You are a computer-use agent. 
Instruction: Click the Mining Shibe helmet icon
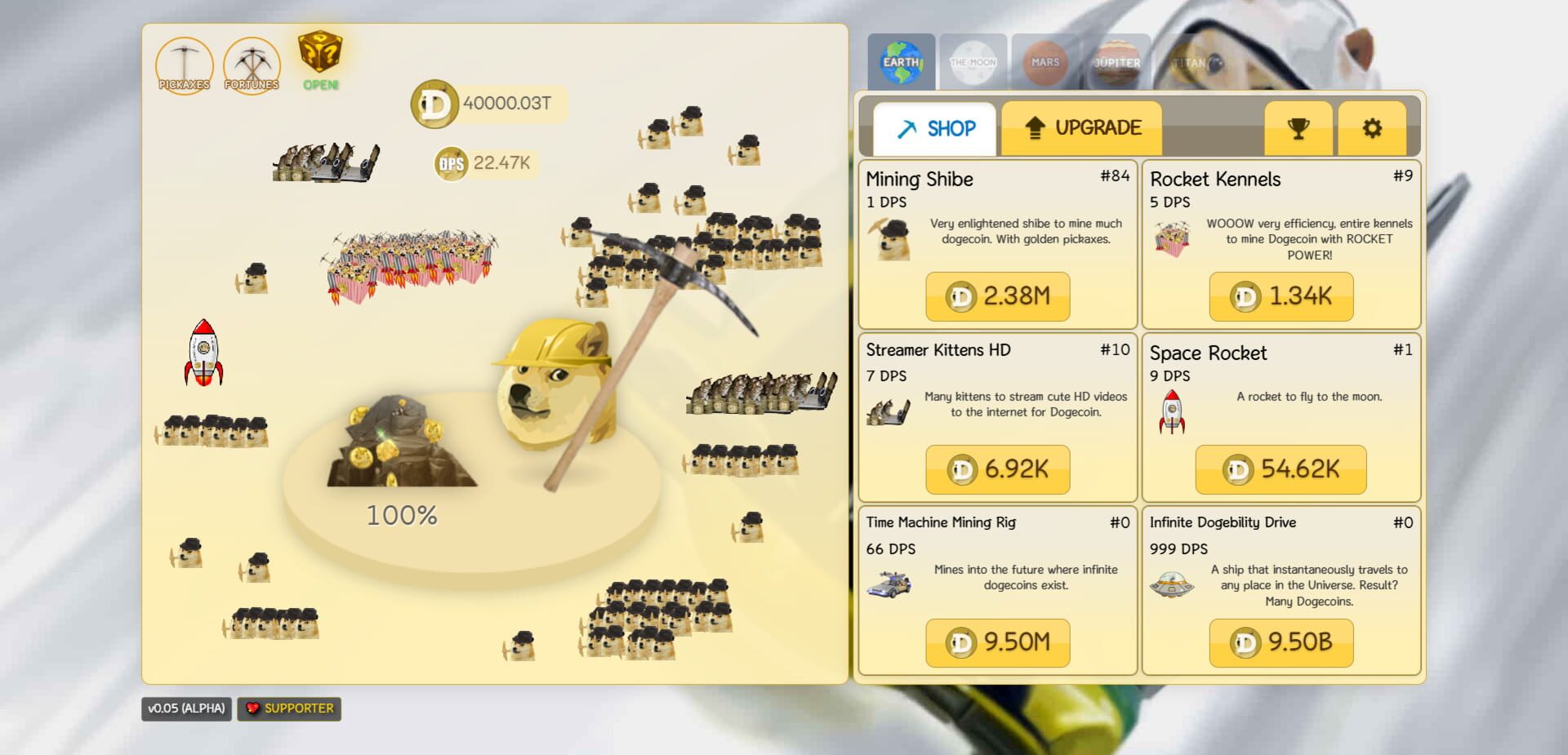[x=892, y=239]
